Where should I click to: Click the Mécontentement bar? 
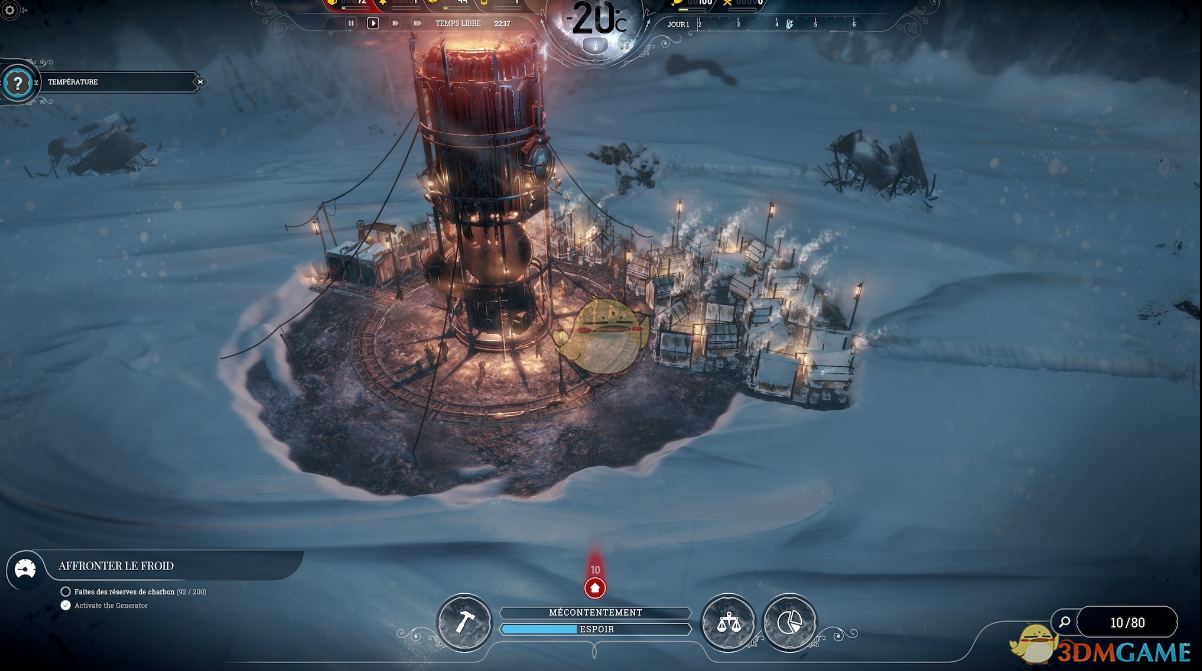(595, 612)
